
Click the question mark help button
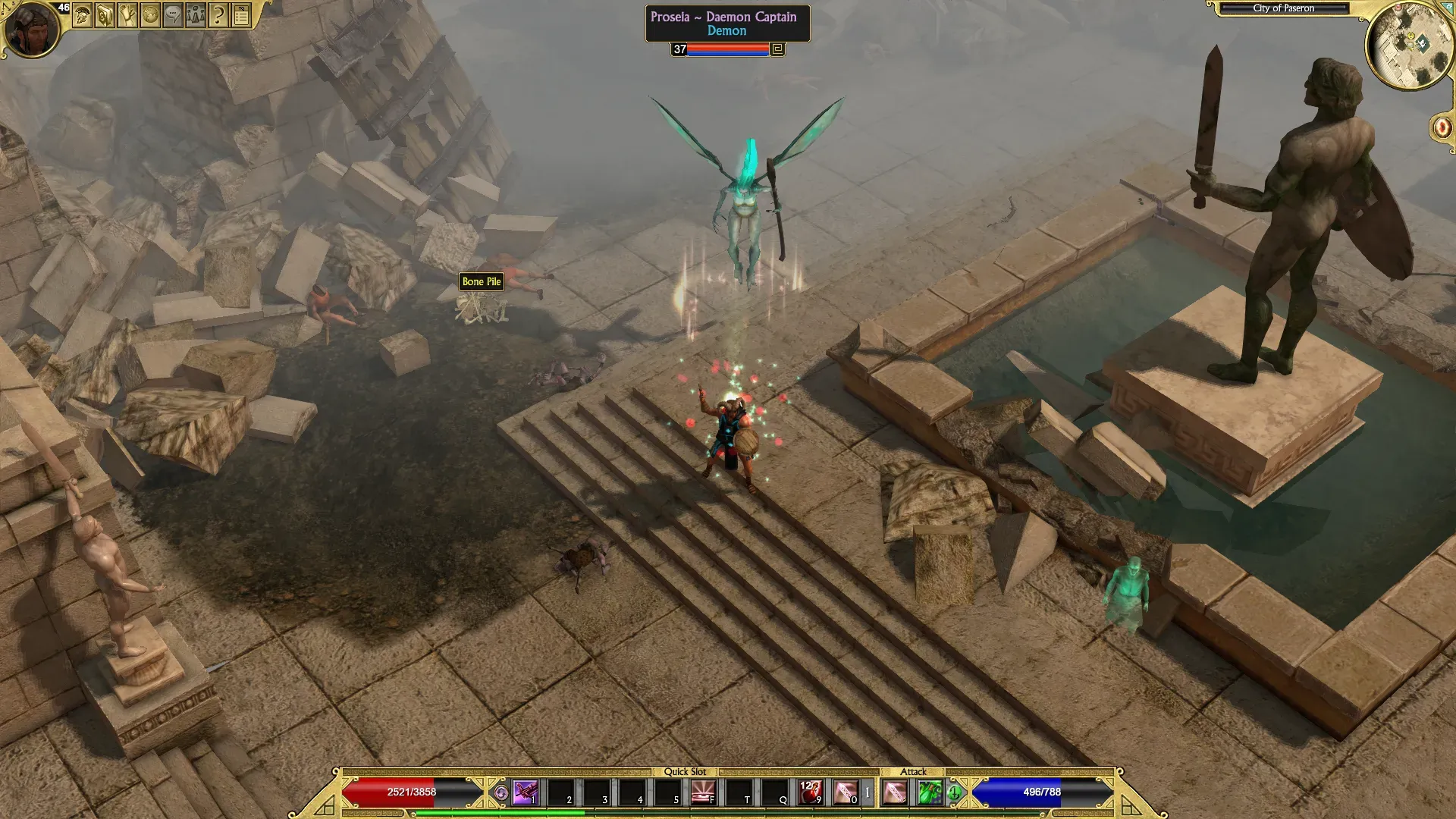click(x=218, y=14)
